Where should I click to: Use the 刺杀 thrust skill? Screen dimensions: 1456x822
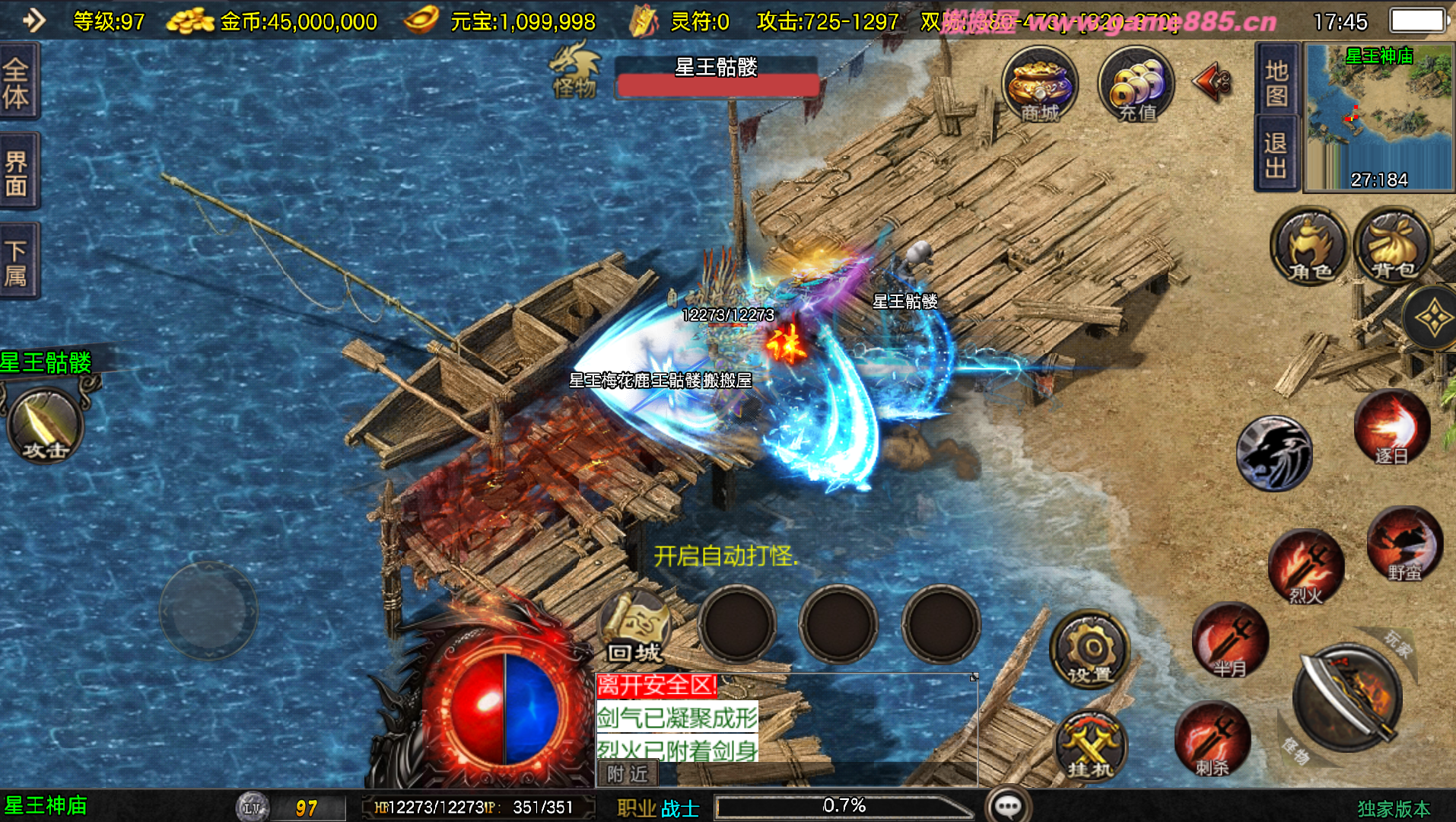pyautogui.click(x=1212, y=740)
